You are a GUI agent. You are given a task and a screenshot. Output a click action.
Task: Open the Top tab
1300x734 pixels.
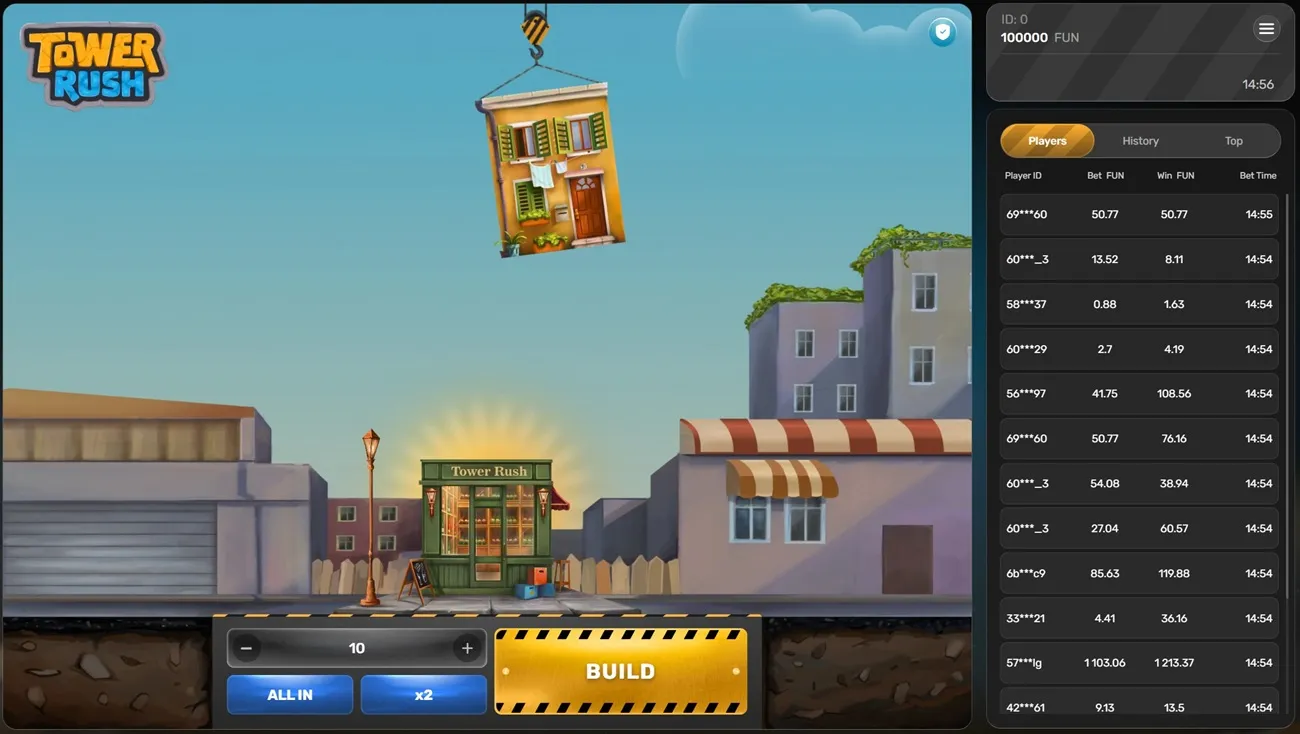point(1234,140)
